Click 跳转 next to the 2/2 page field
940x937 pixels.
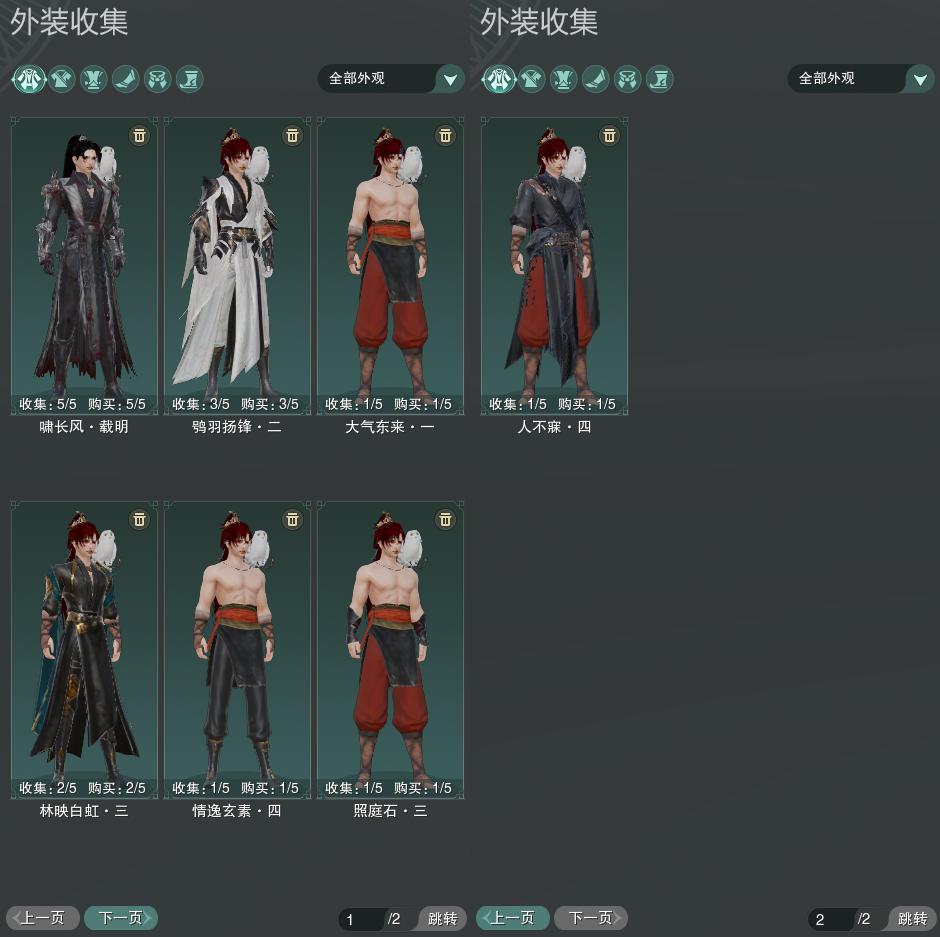pyautogui.click(x=911, y=919)
